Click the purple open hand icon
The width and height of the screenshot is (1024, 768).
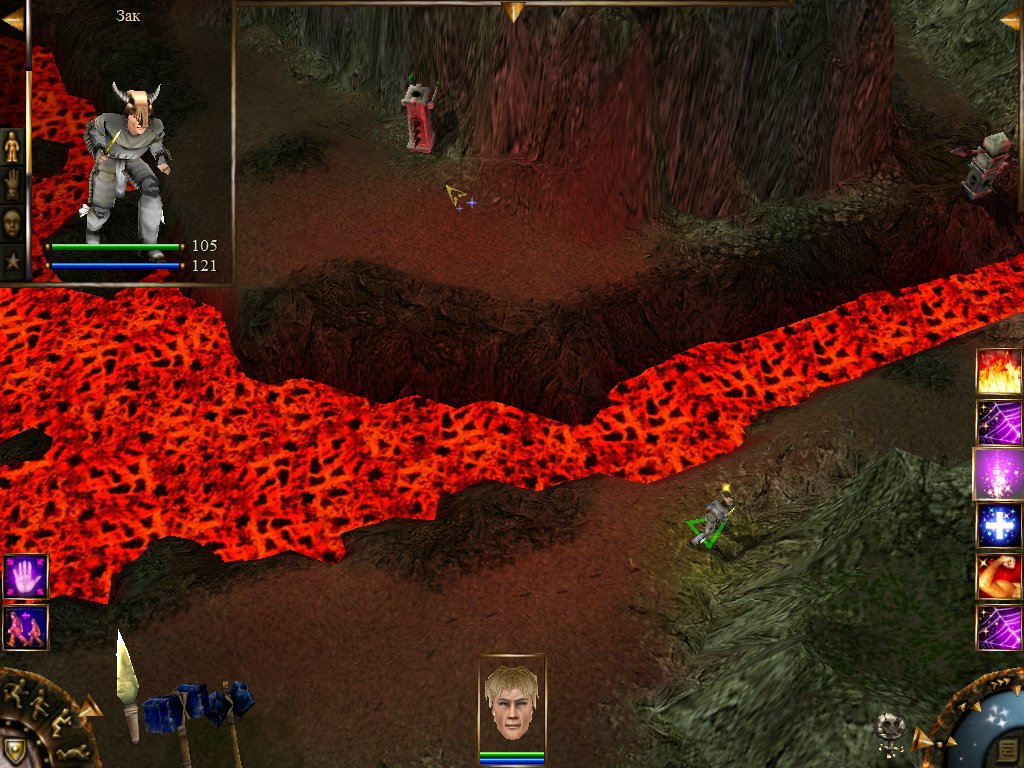(x=25, y=577)
